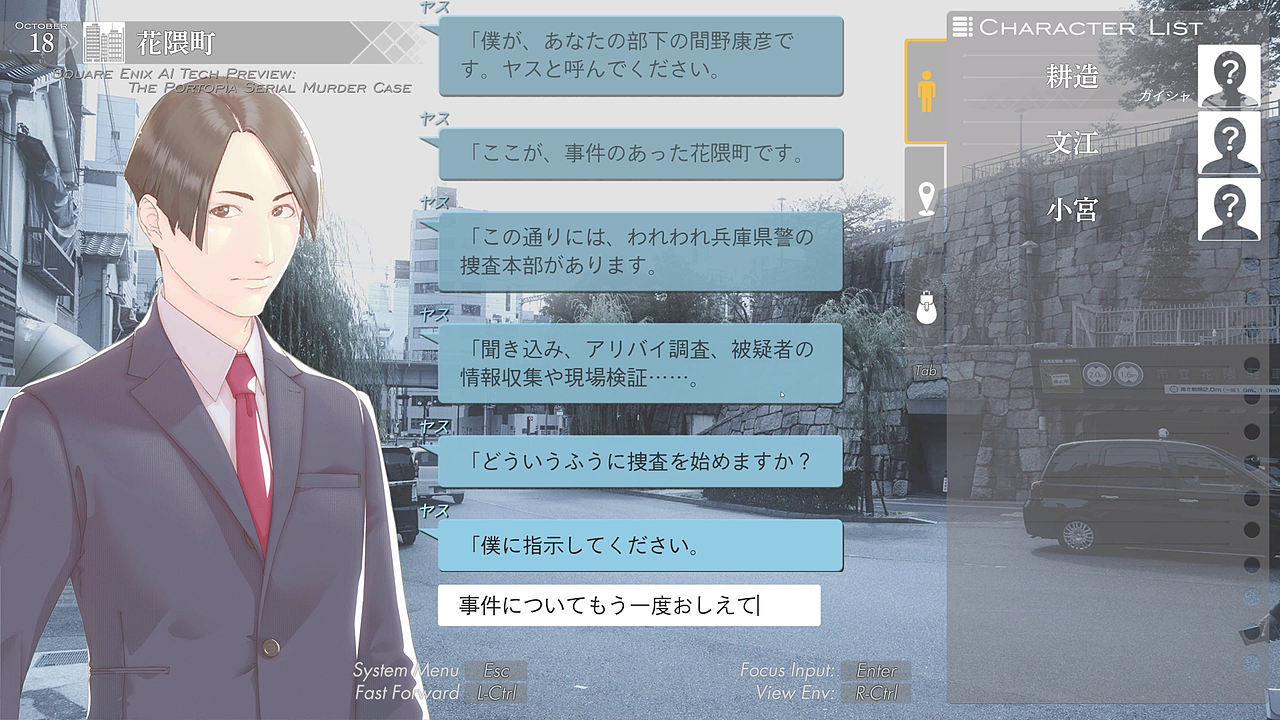
Task: Open the System Menu
Action: point(497,671)
